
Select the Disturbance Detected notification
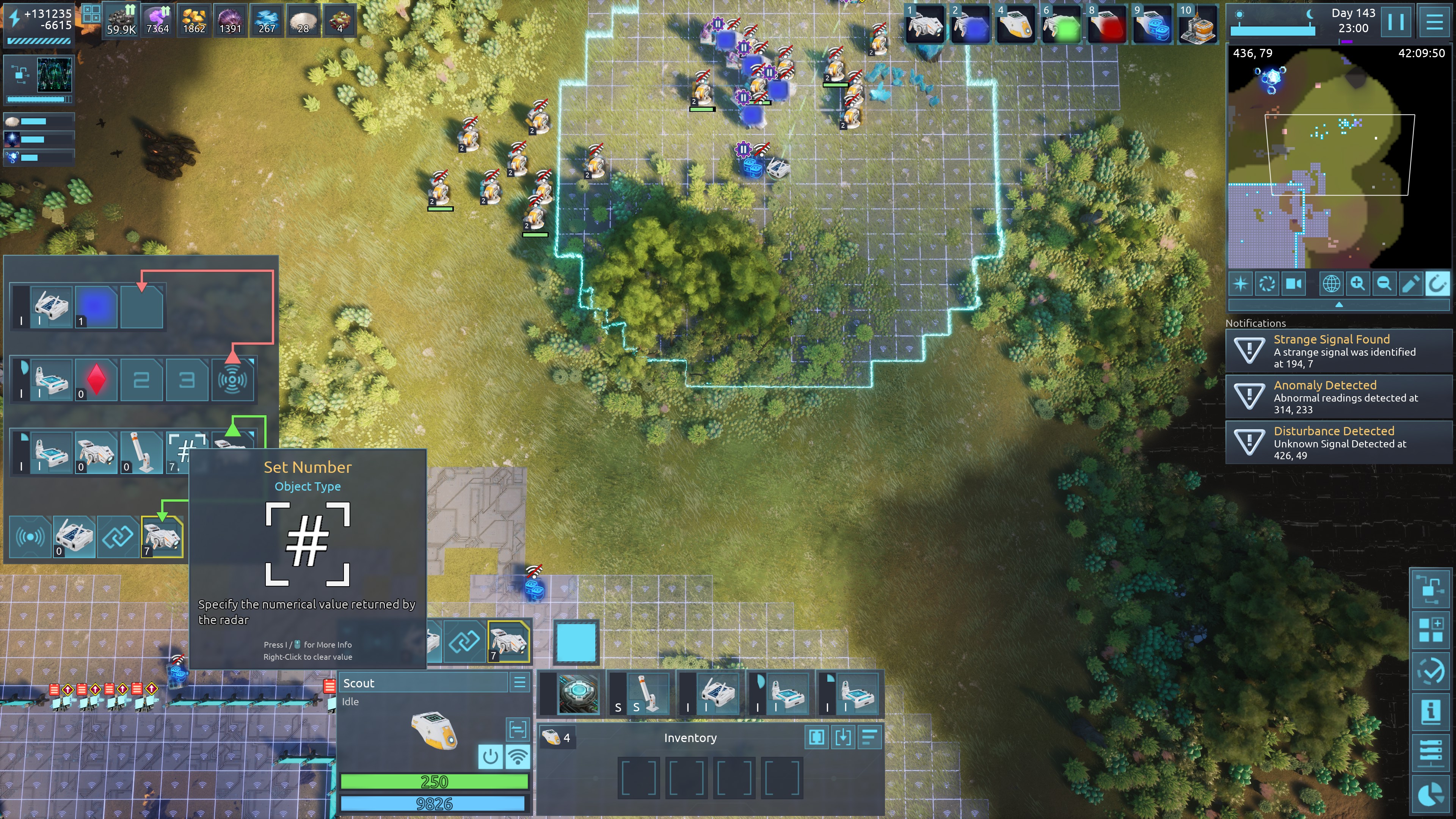[x=1338, y=442]
